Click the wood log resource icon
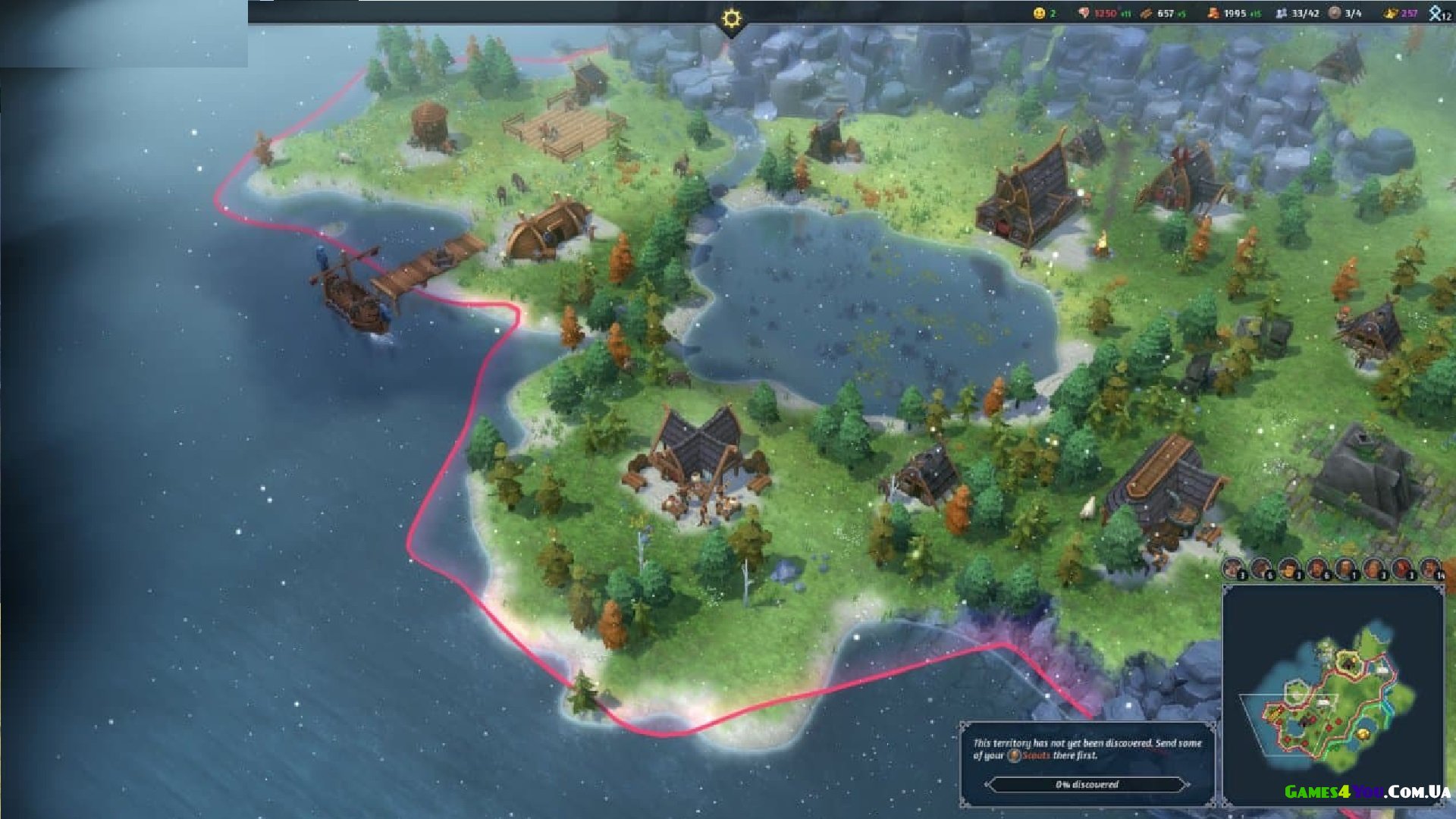 [1147, 13]
